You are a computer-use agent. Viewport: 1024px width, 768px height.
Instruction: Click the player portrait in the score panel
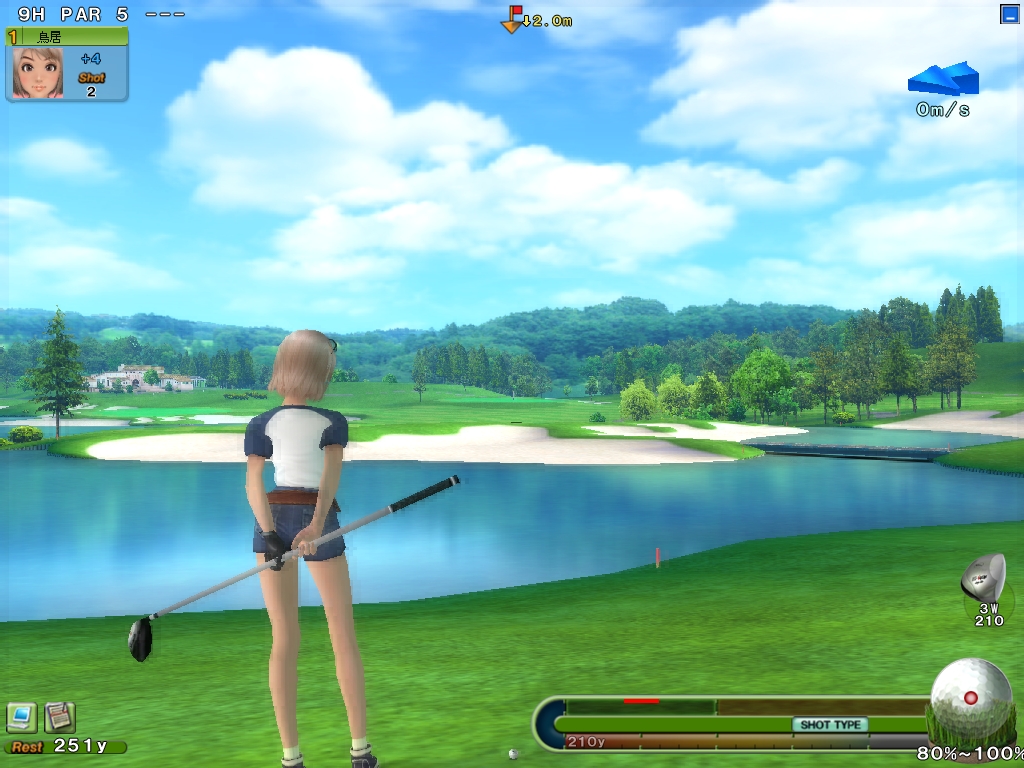(38, 72)
